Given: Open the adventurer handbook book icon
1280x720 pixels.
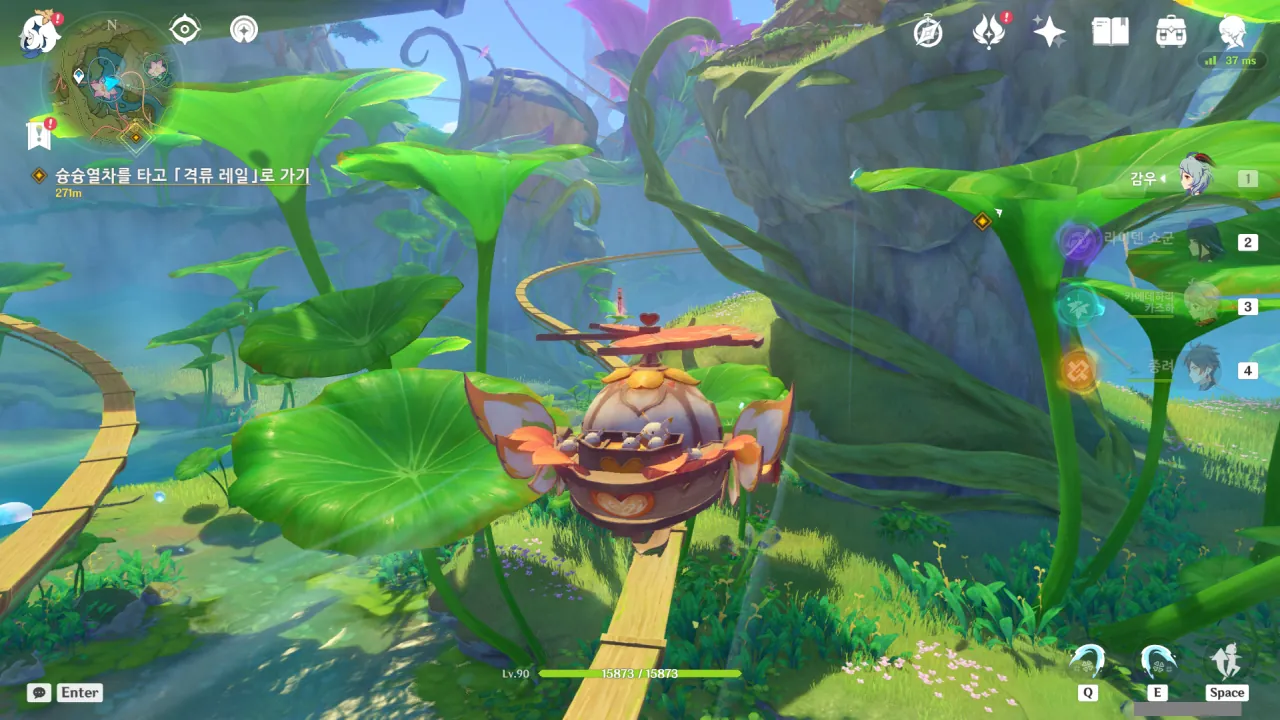Looking at the screenshot, I should click(x=1110, y=32).
